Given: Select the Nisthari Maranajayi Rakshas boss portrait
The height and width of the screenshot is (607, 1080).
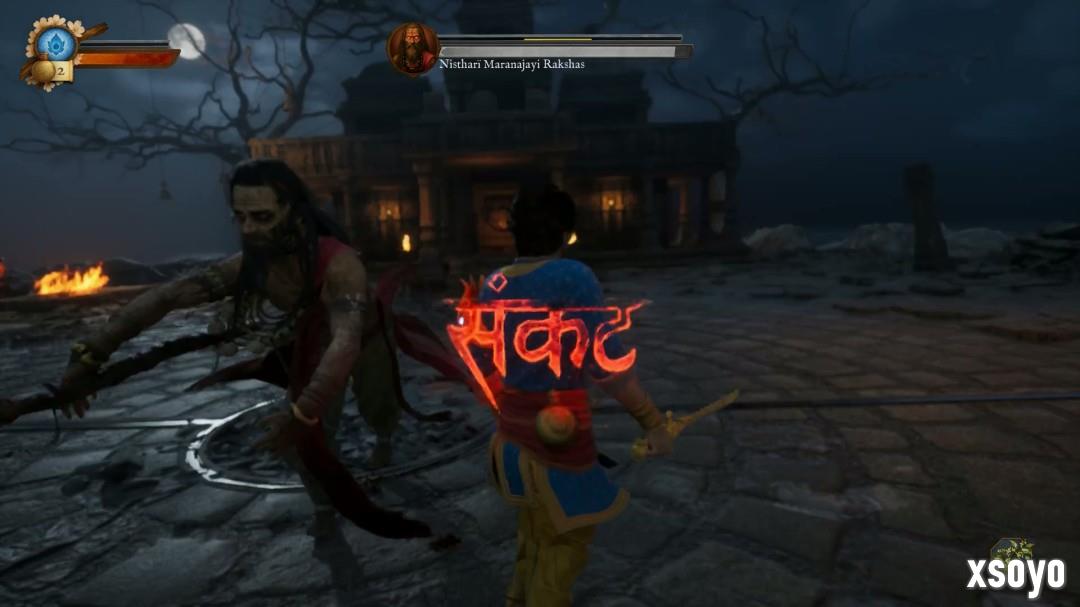Looking at the screenshot, I should pyautogui.click(x=412, y=48).
